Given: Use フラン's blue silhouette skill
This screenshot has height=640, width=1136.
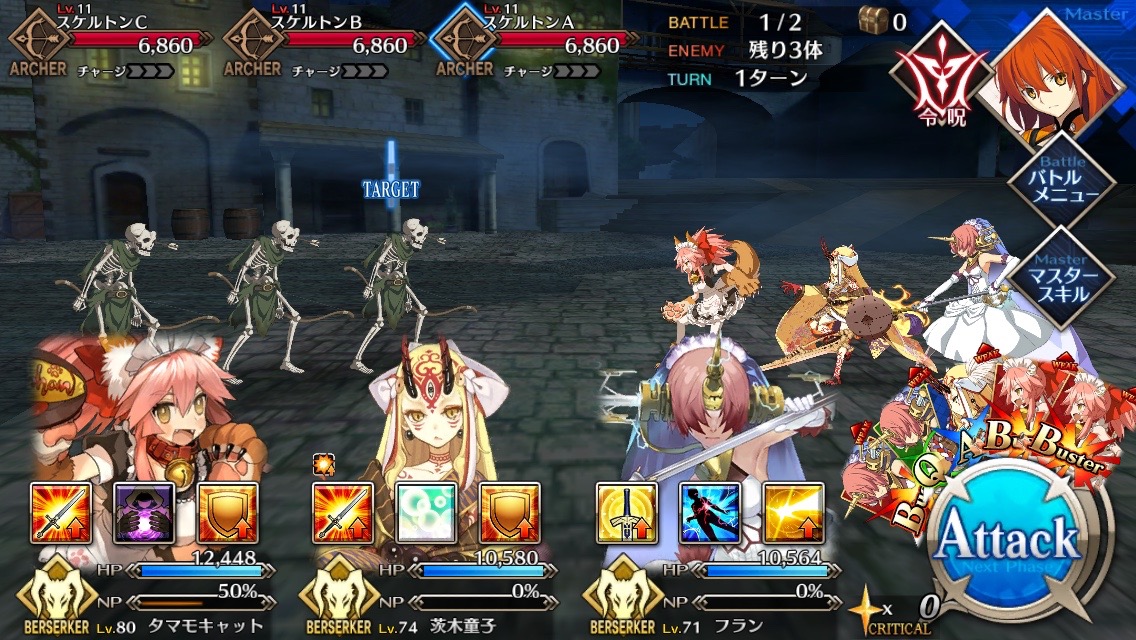Looking at the screenshot, I should click(x=710, y=513).
